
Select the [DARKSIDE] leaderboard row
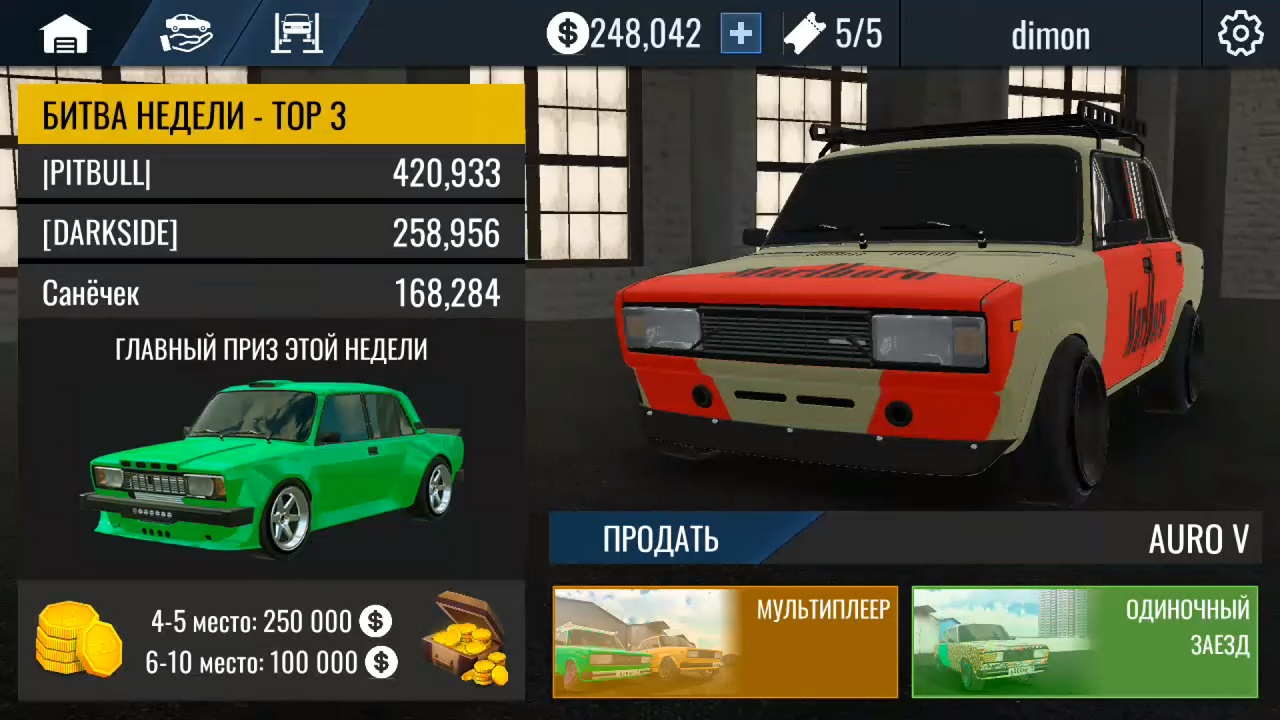pyautogui.click(x=271, y=234)
